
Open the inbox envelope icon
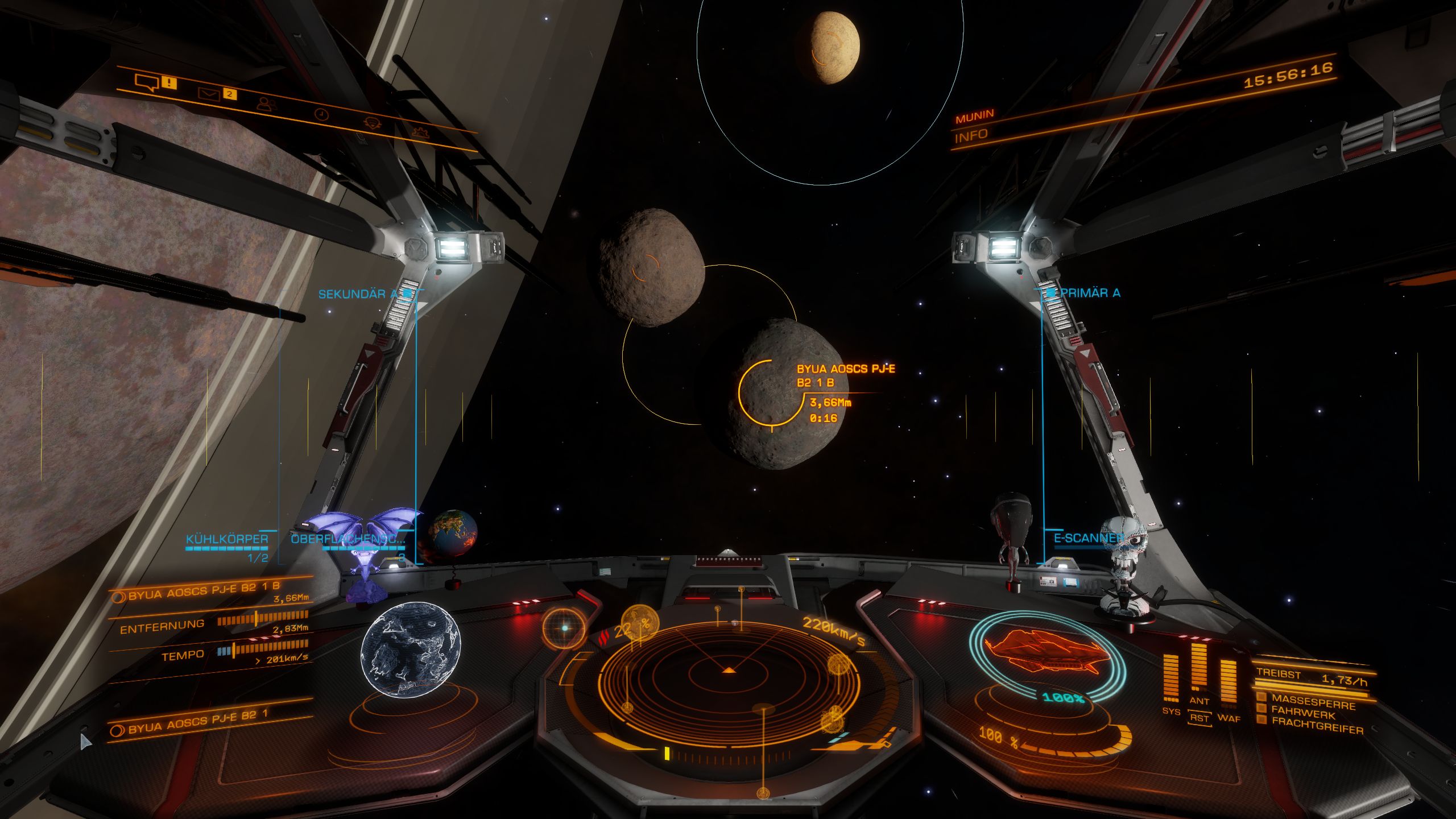(x=209, y=94)
